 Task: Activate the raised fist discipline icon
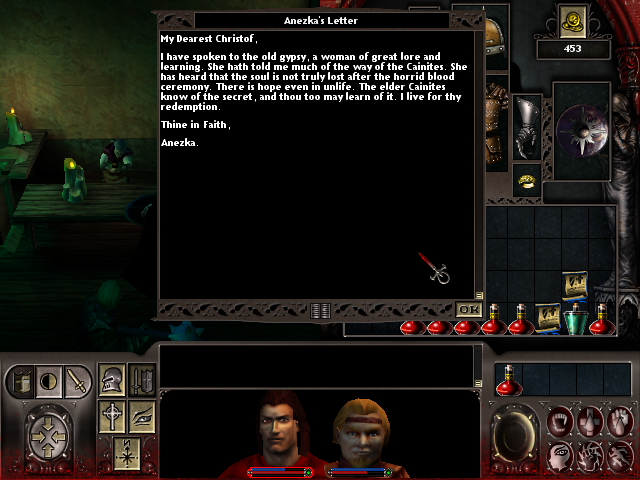621,421
